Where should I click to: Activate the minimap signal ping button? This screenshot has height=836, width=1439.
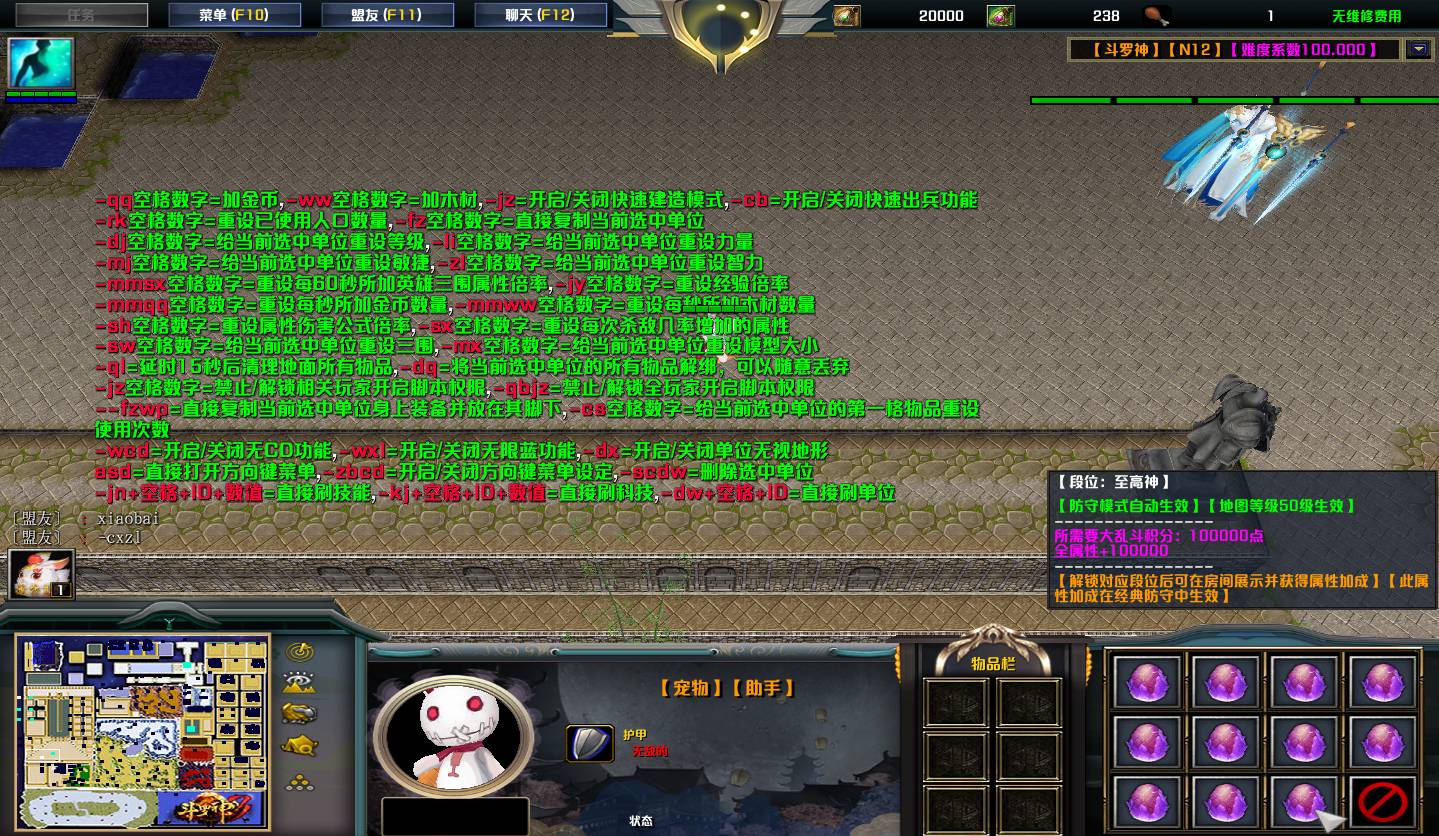click(x=299, y=652)
